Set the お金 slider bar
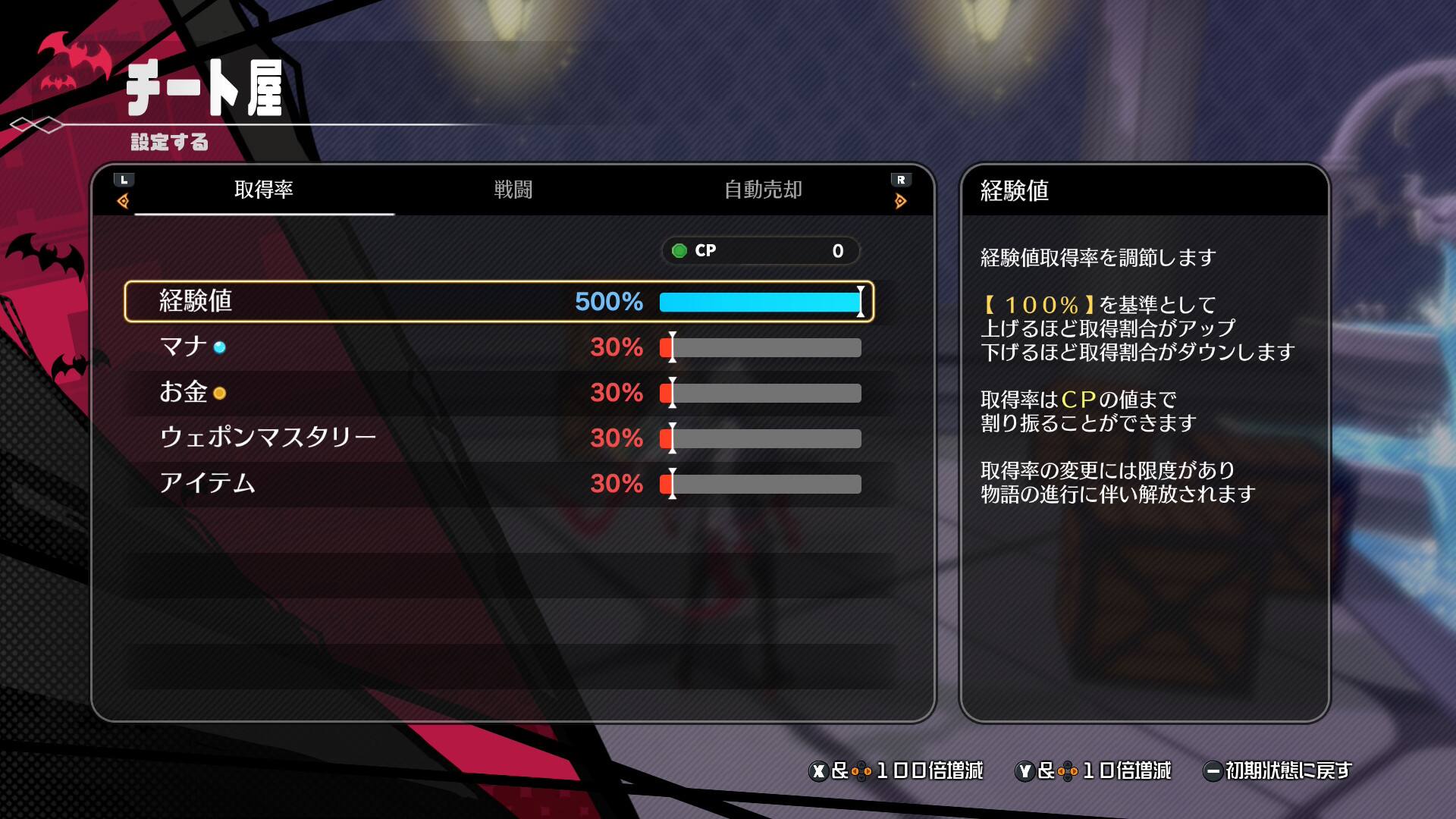Viewport: 1456px width, 819px height. (760, 393)
